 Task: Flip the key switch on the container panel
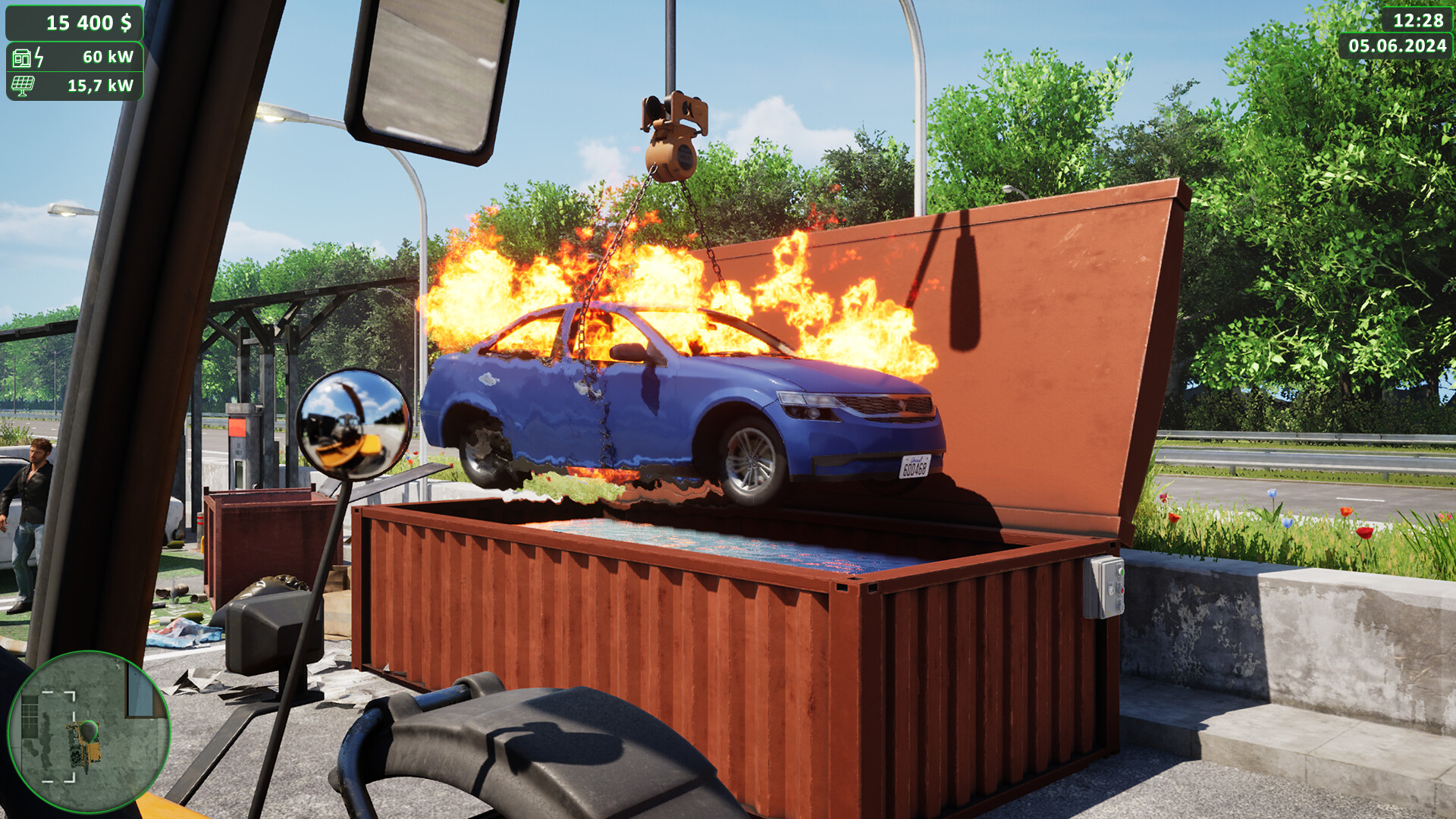point(1111,590)
